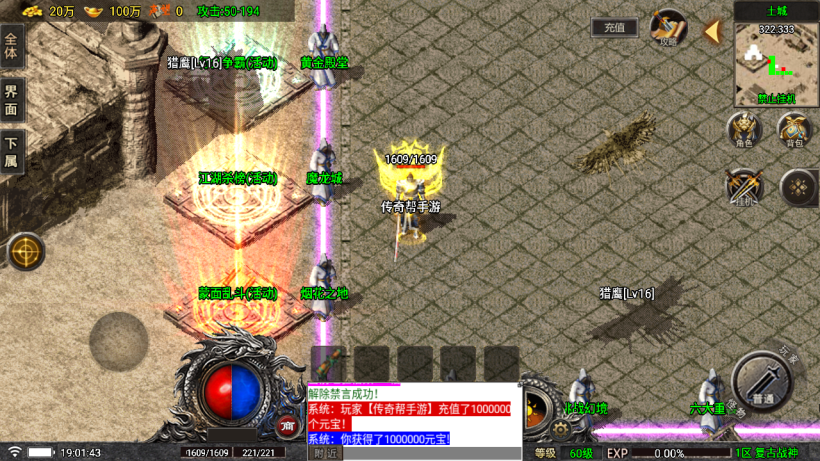Open the system chat message box

point(412,415)
